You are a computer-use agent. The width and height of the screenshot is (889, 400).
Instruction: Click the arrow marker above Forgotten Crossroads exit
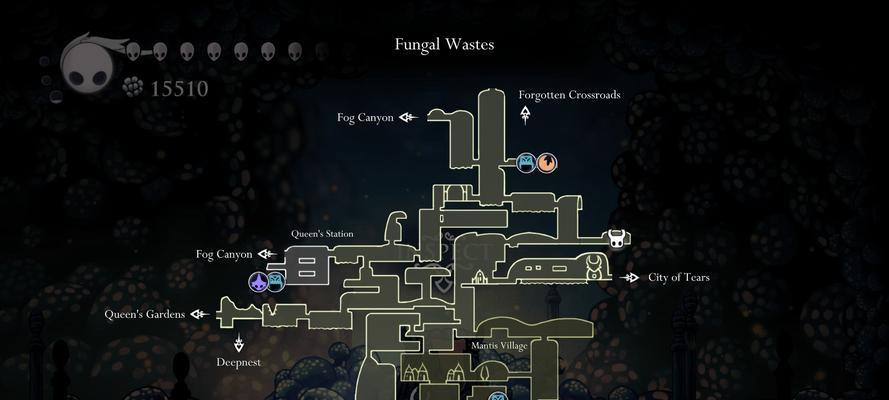point(525,115)
